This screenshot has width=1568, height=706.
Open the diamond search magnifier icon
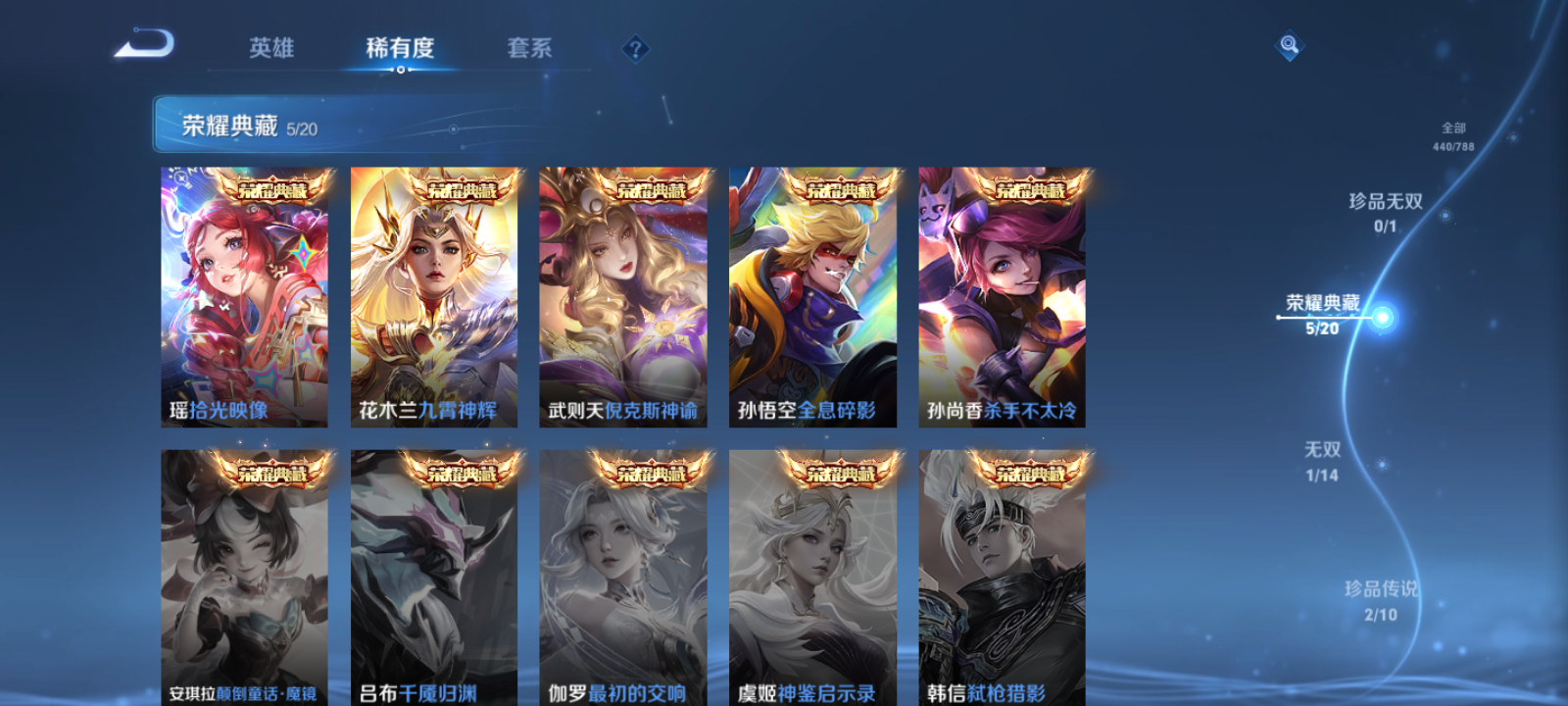(x=1289, y=46)
